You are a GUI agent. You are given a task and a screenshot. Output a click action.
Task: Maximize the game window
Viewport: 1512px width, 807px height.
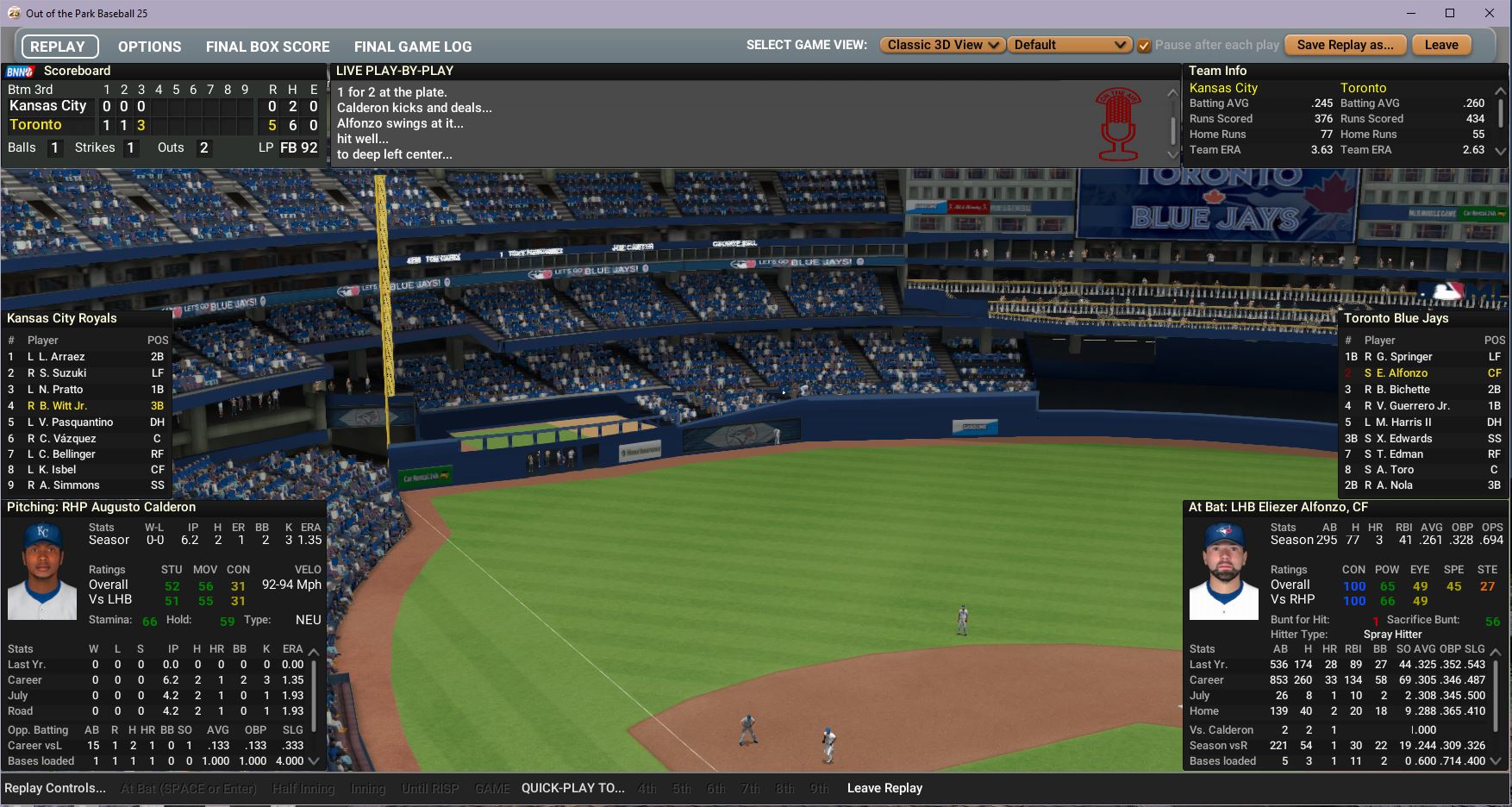pos(1450,13)
